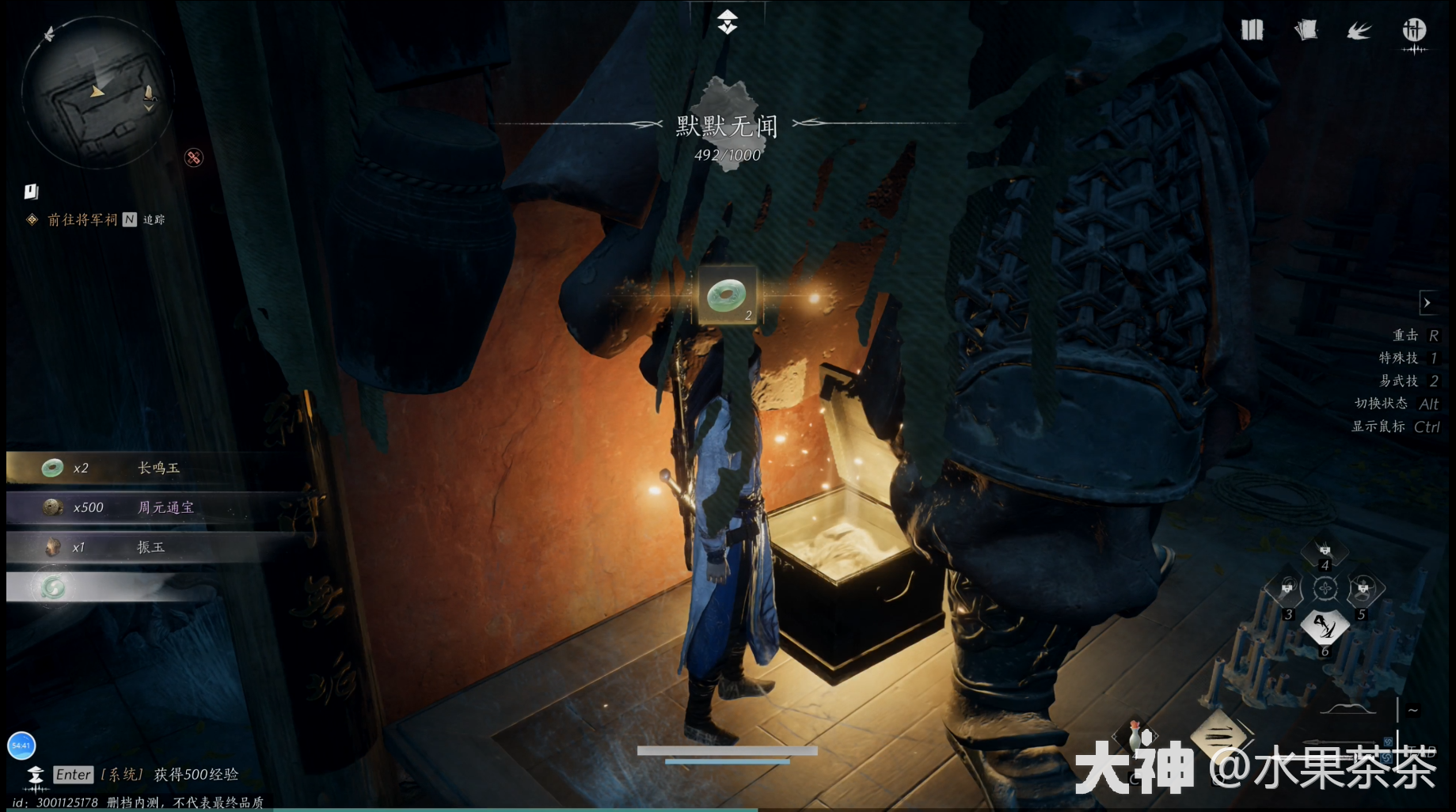This screenshot has height=812, width=1456.
Task: Open the circular minimap
Action: (x=97, y=94)
